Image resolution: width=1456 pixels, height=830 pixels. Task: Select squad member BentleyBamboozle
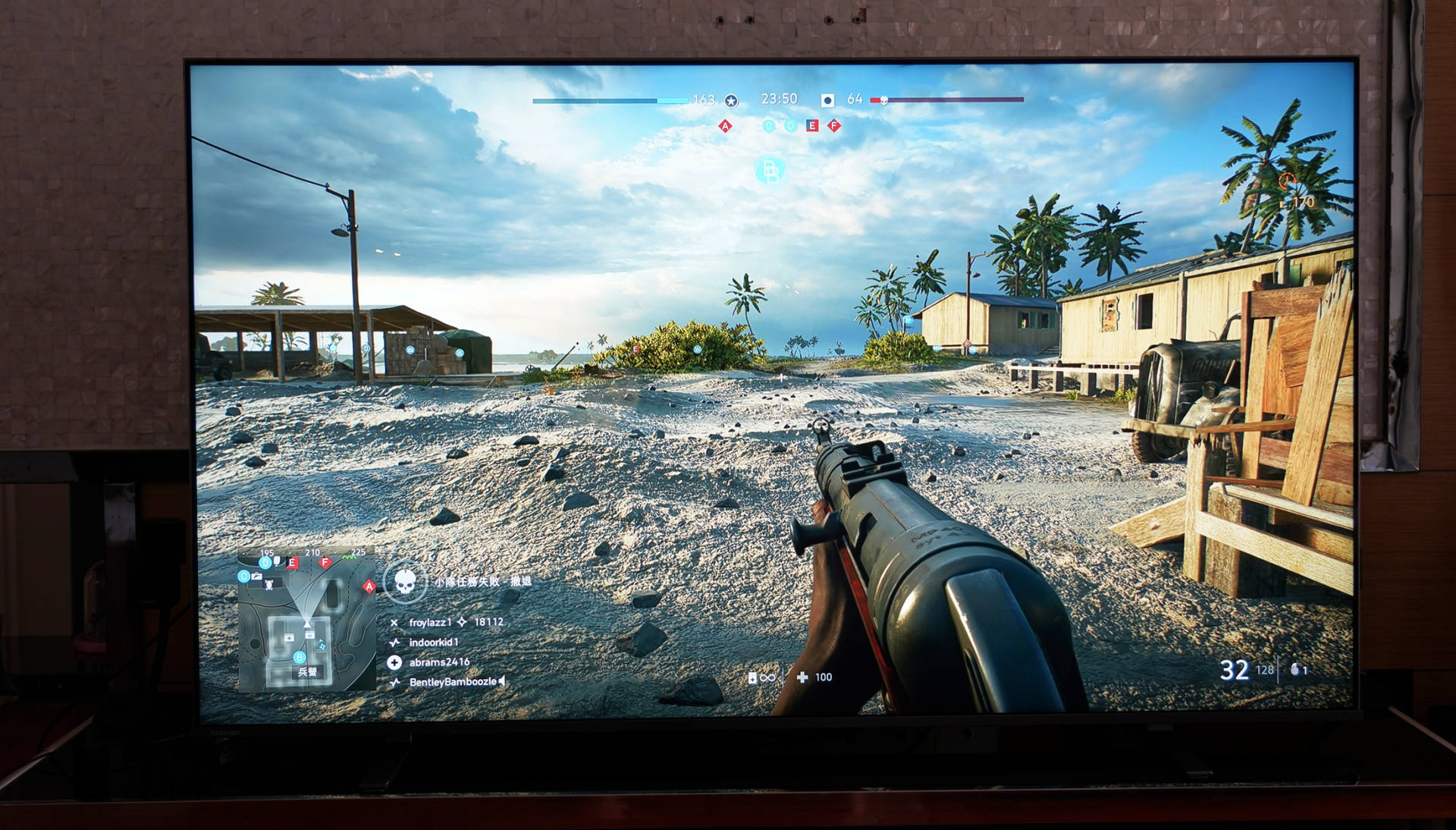452,682
